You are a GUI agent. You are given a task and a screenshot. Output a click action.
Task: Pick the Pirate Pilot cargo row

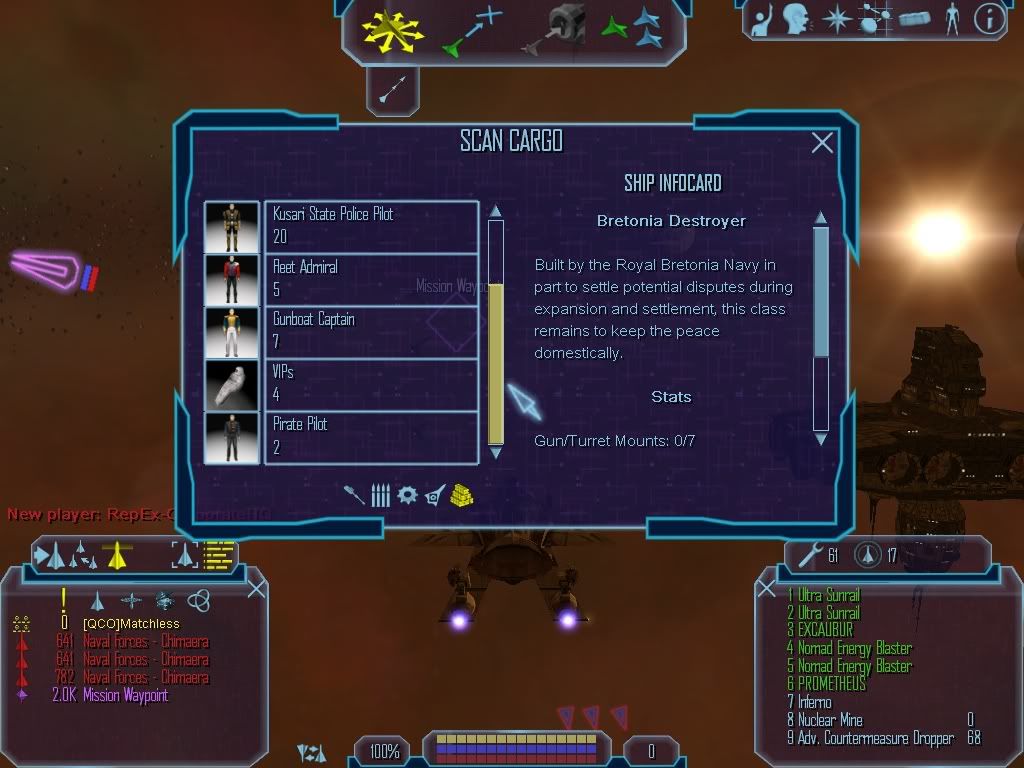tap(370, 437)
